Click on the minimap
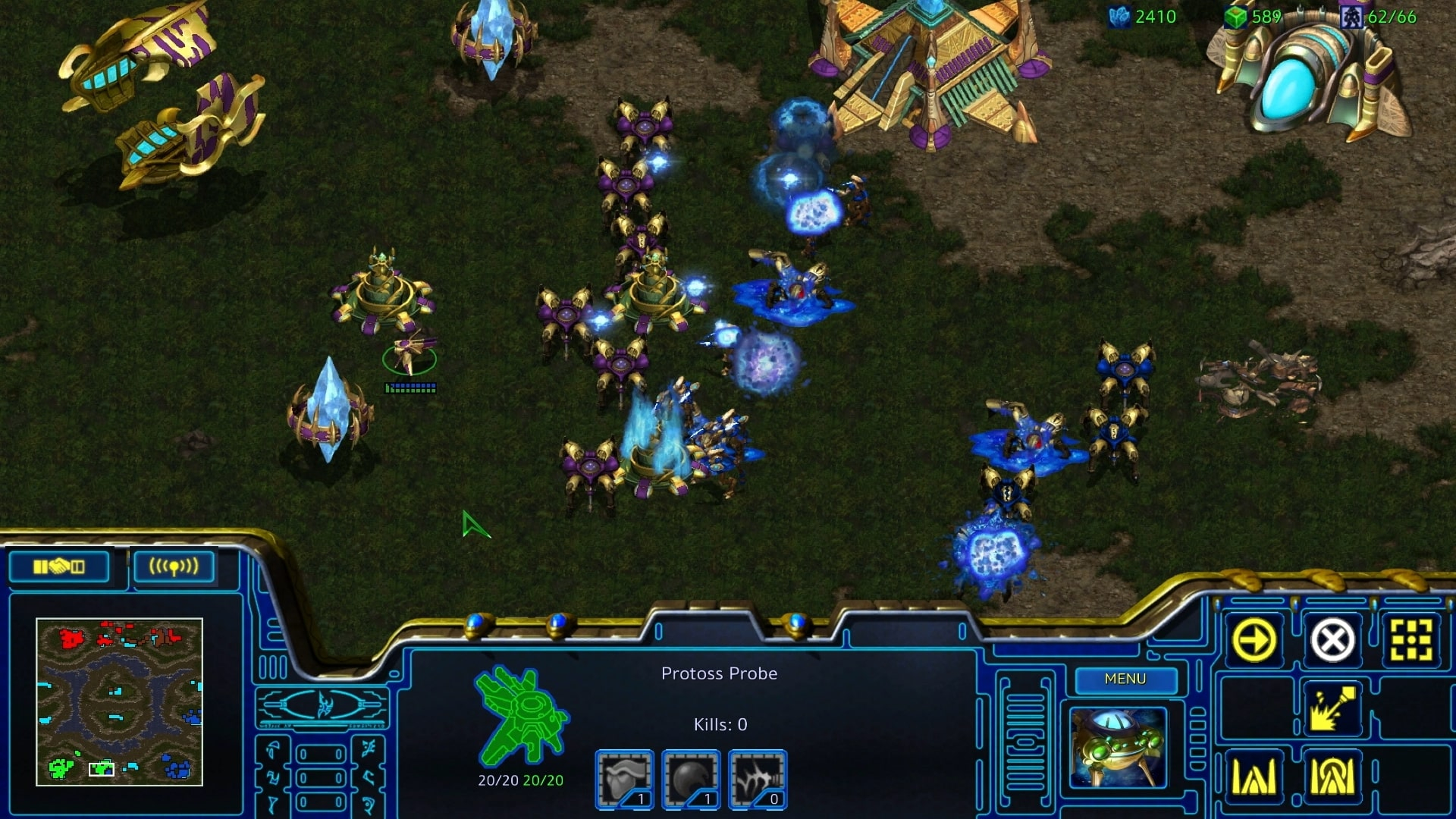Image resolution: width=1456 pixels, height=819 pixels. click(x=119, y=701)
